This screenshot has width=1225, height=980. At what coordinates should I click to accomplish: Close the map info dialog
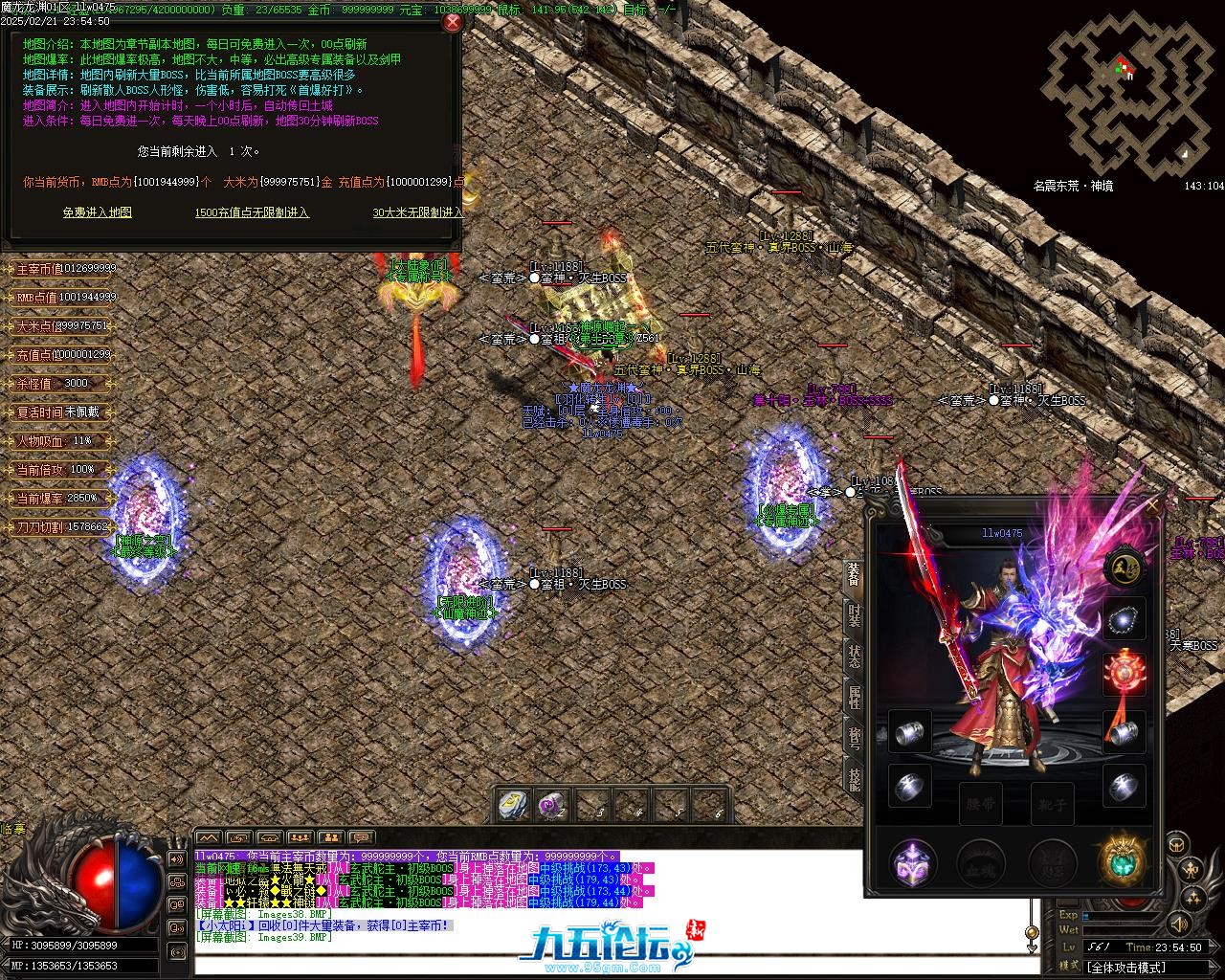[453, 23]
